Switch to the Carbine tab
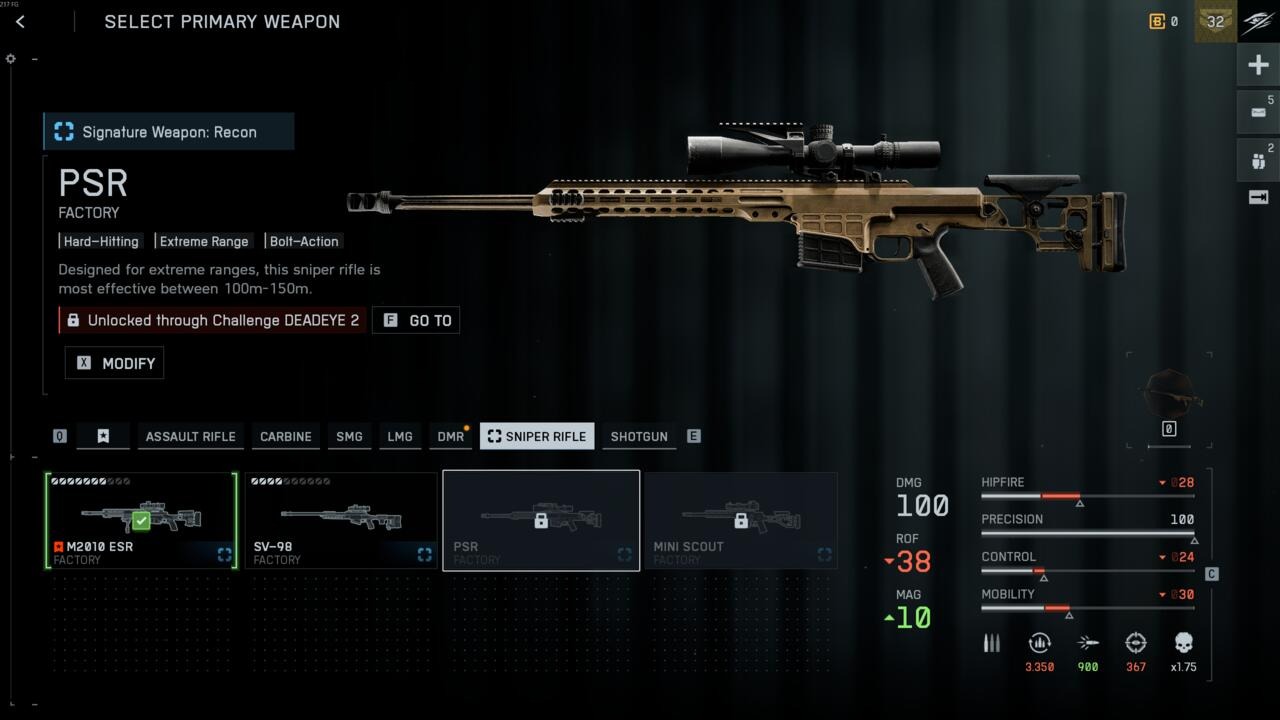 click(286, 437)
